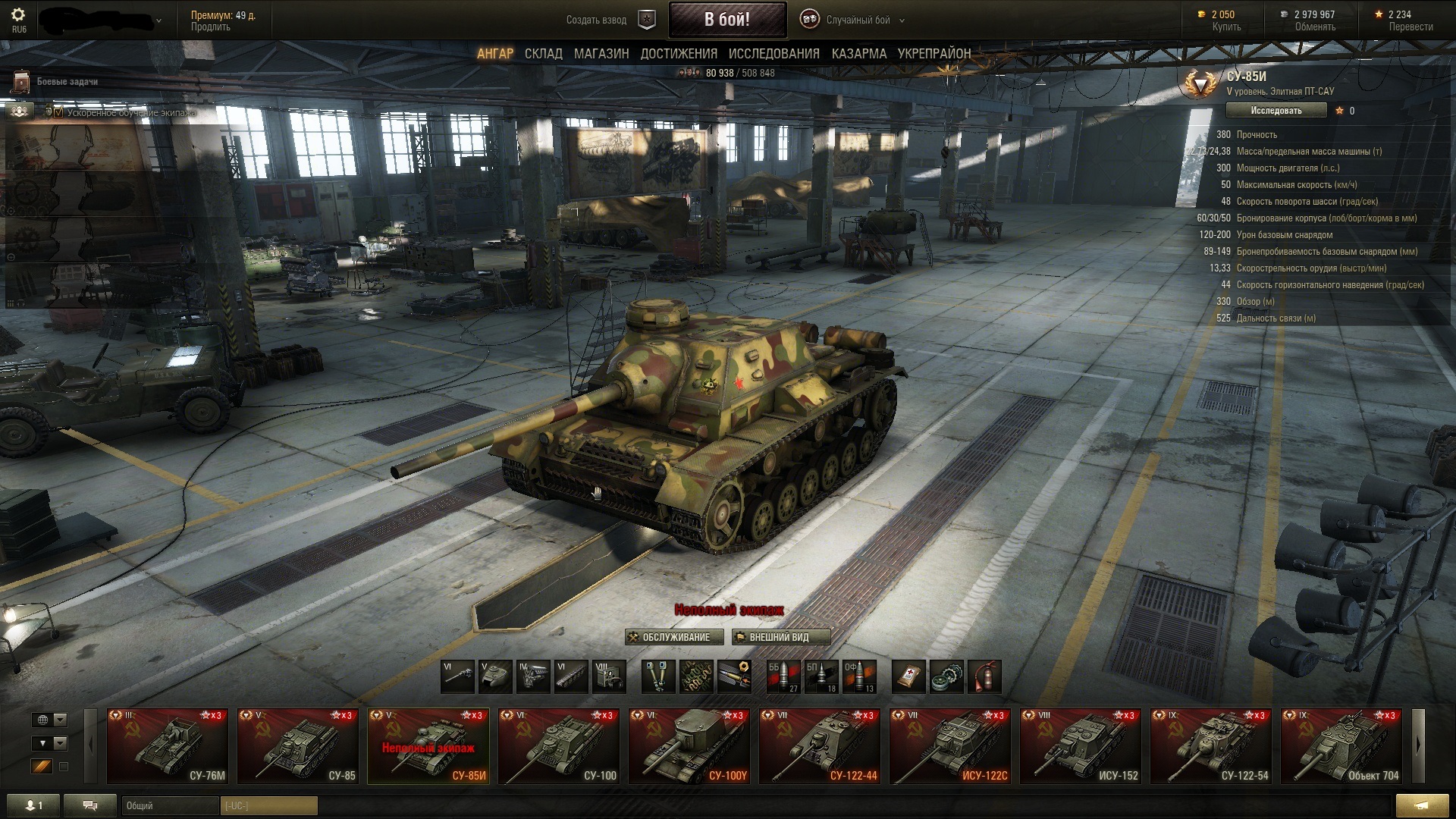Click the Исследовать button for СУ-85И
The image size is (1456, 819).
click(x=1276, y=111)
